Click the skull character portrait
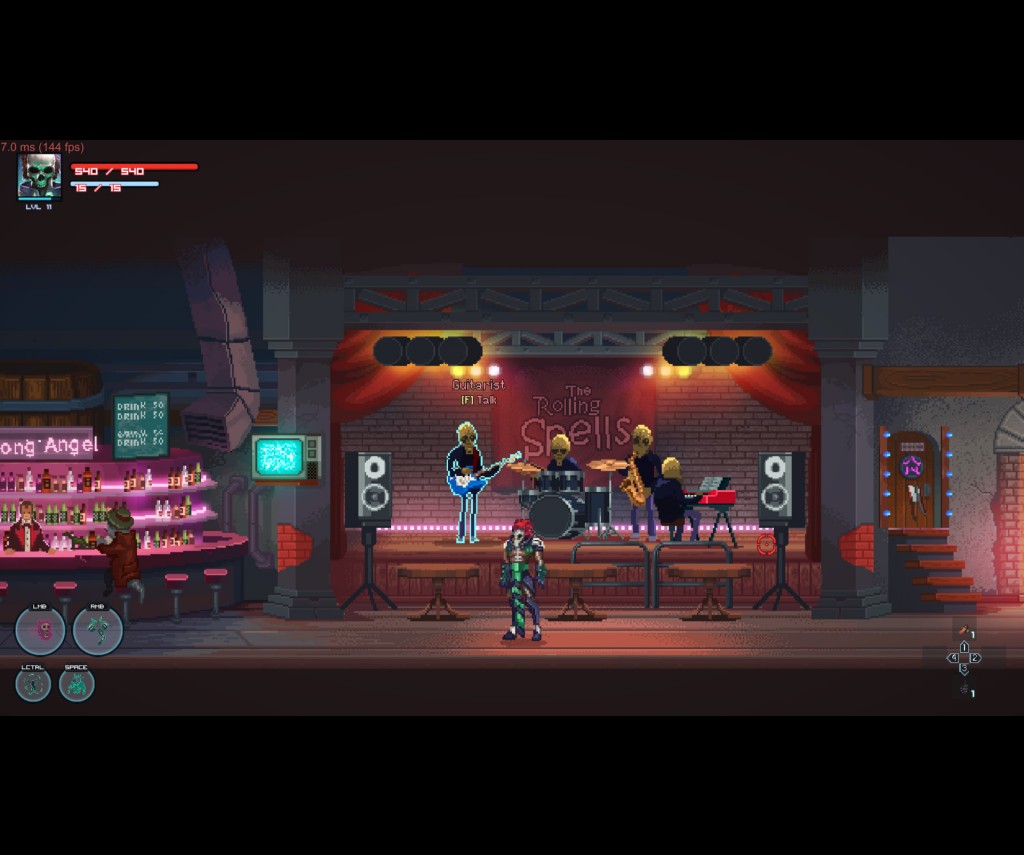Image resolution: width=1024 pixels, height=855 pixels. coord(40,176)
